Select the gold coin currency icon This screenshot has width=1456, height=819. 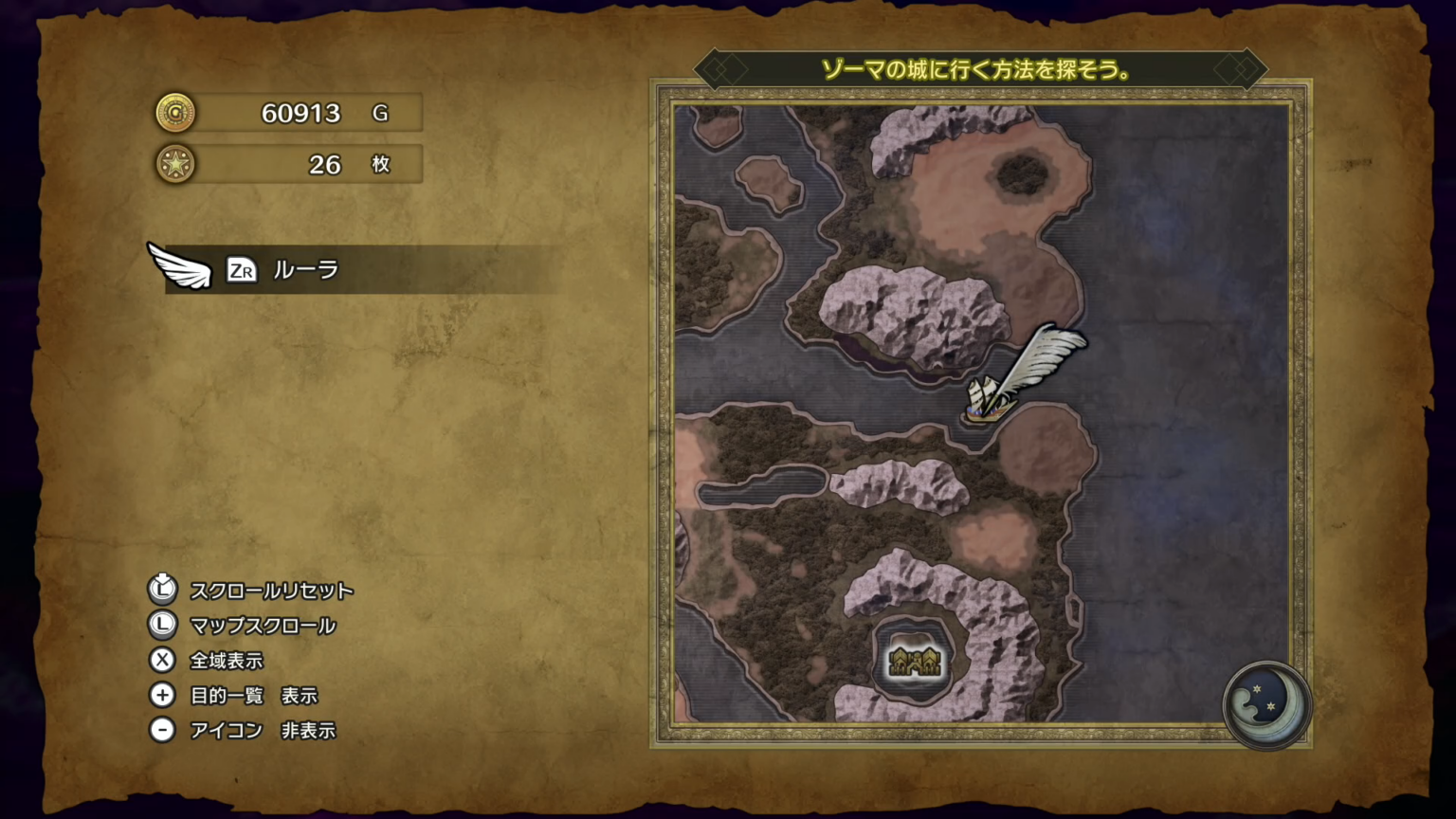point(176,113)
